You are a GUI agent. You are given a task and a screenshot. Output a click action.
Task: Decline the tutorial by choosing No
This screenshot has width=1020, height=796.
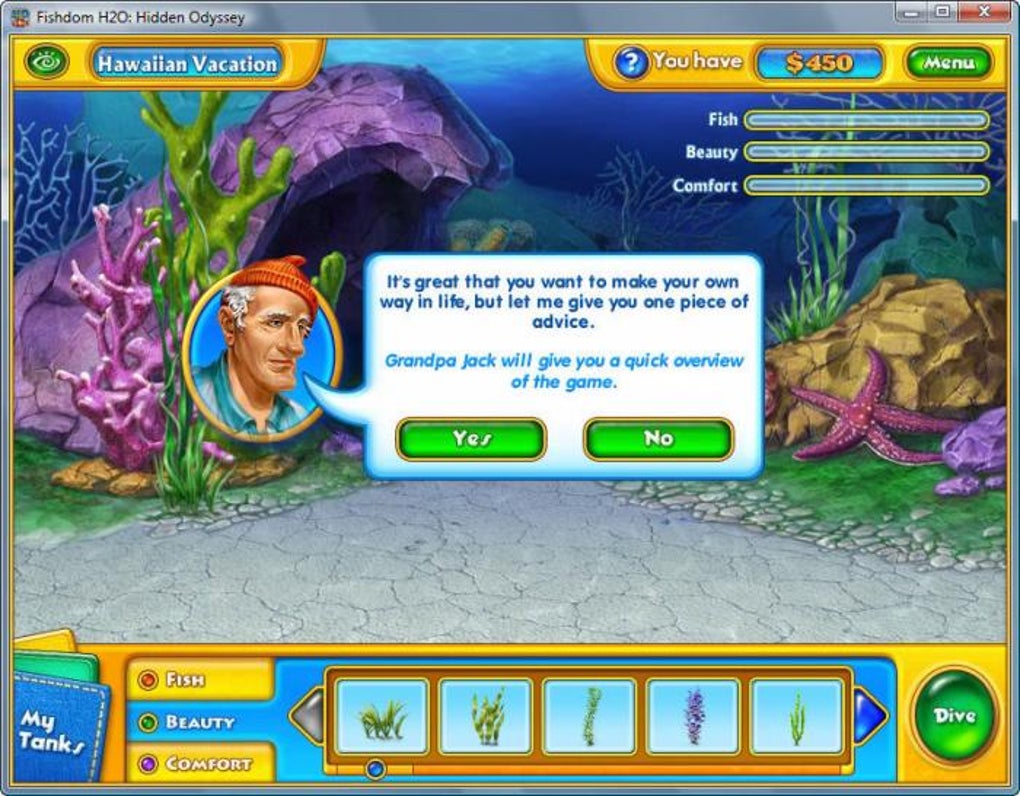point(658,438)
